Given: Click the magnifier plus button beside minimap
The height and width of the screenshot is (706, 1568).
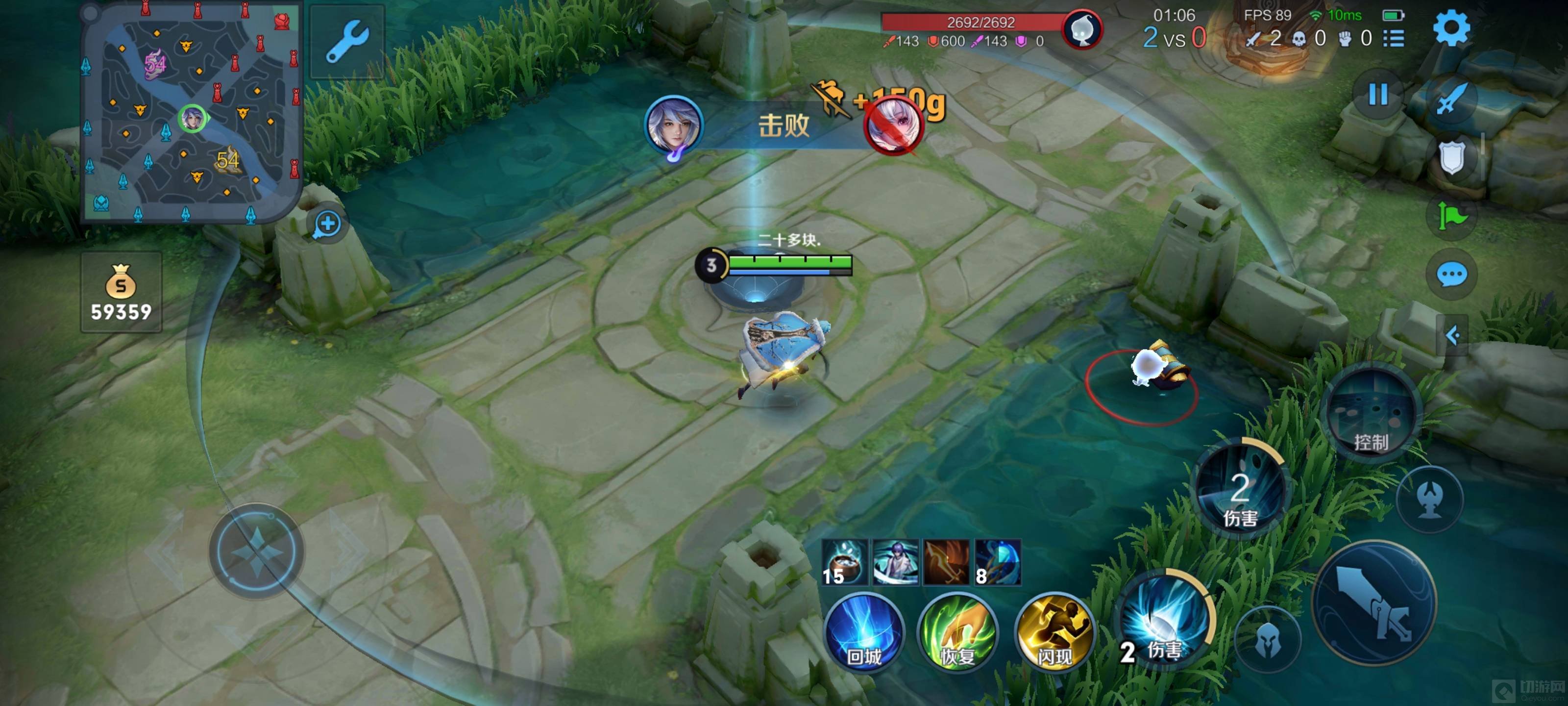Looking at the screenshot, I should pyautogui.click(x=327, y=224).
